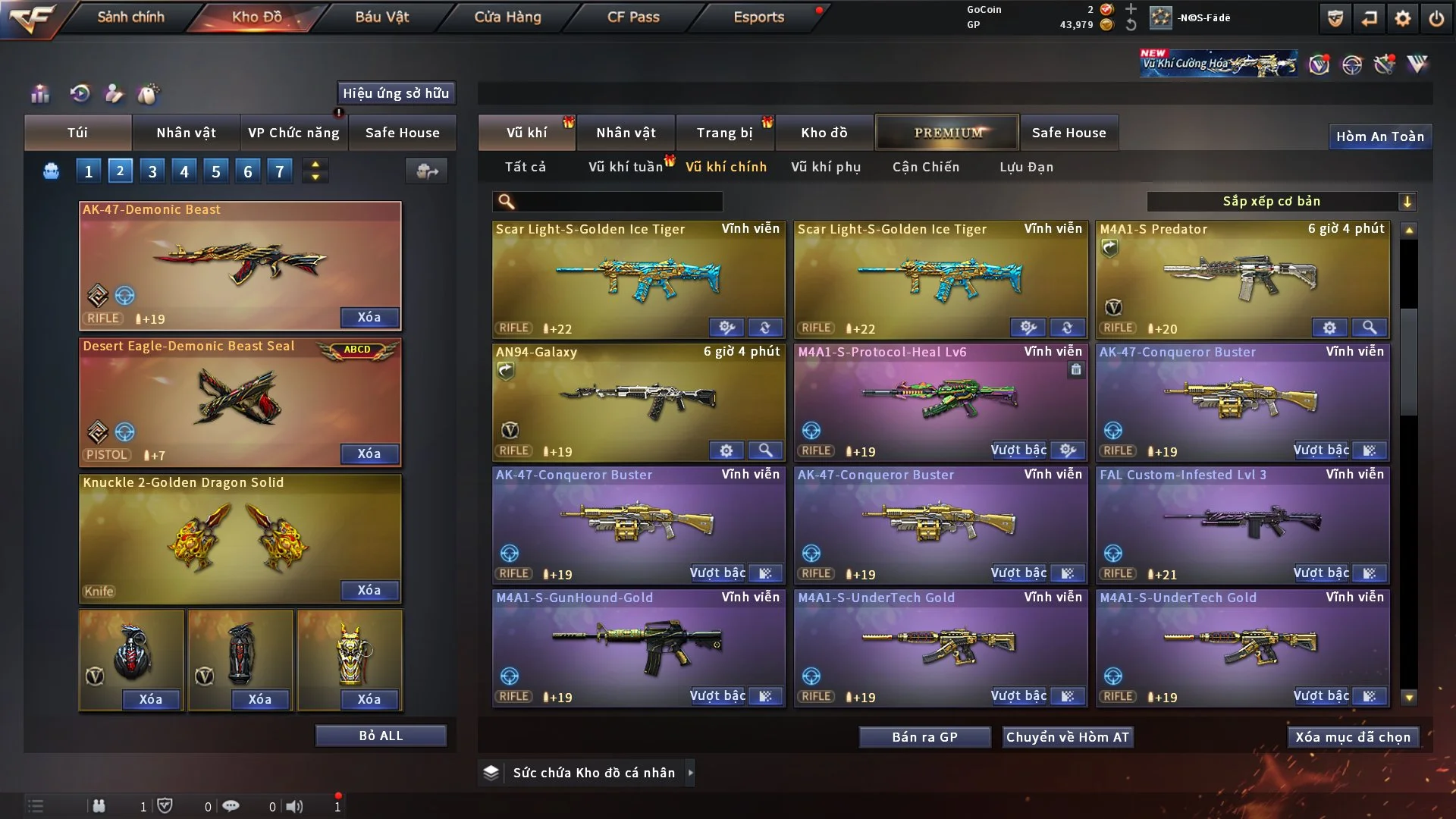Show Cận Chiến melee weapons
The image size is (1456, 819).
click(x=925, y=167)
